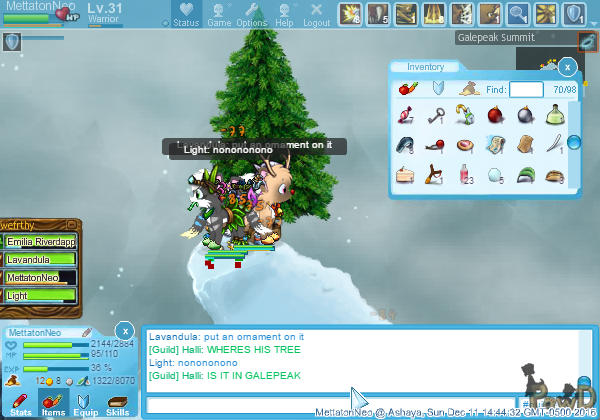Select the key item in inventory

[437, 116]
